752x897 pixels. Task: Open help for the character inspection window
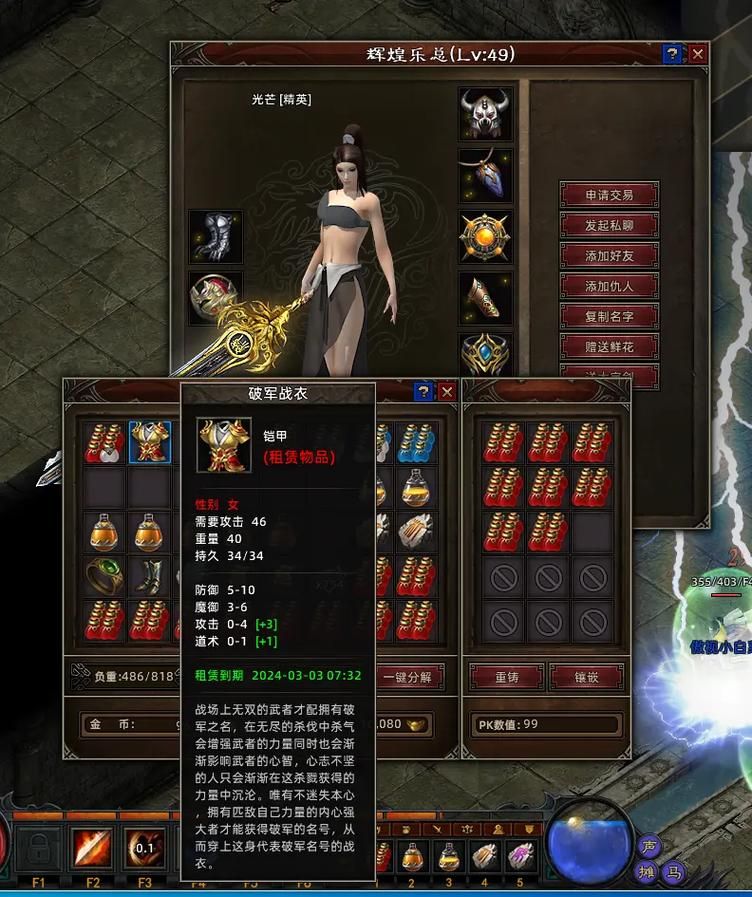click(x=673, y=54)
